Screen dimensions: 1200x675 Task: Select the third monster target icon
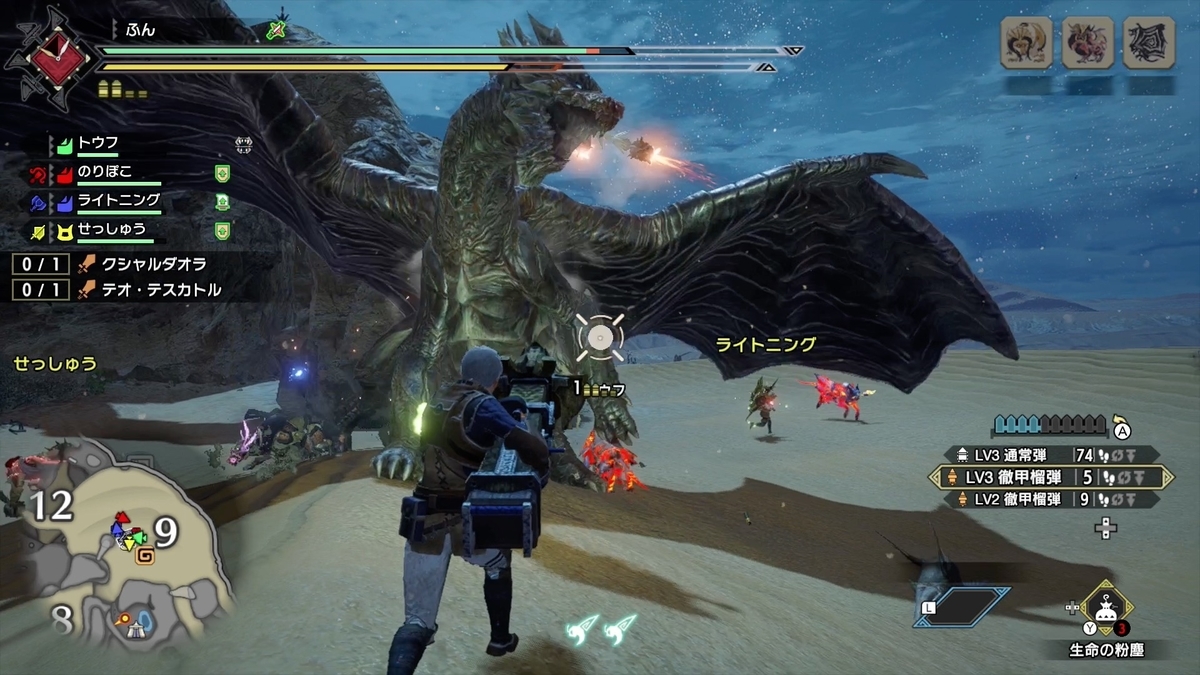(x=1148, y=43)
